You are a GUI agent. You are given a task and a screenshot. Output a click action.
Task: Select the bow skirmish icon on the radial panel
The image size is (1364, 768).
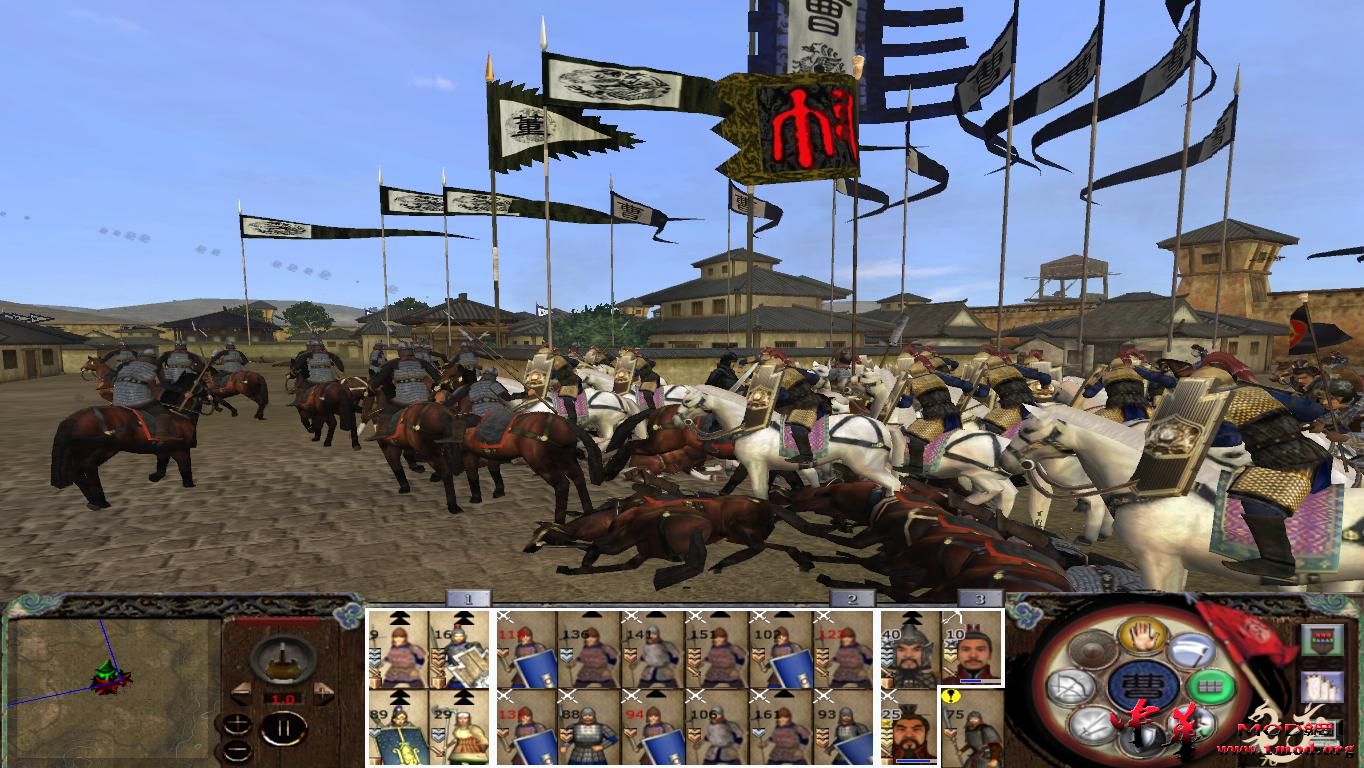pos(1071,685)
